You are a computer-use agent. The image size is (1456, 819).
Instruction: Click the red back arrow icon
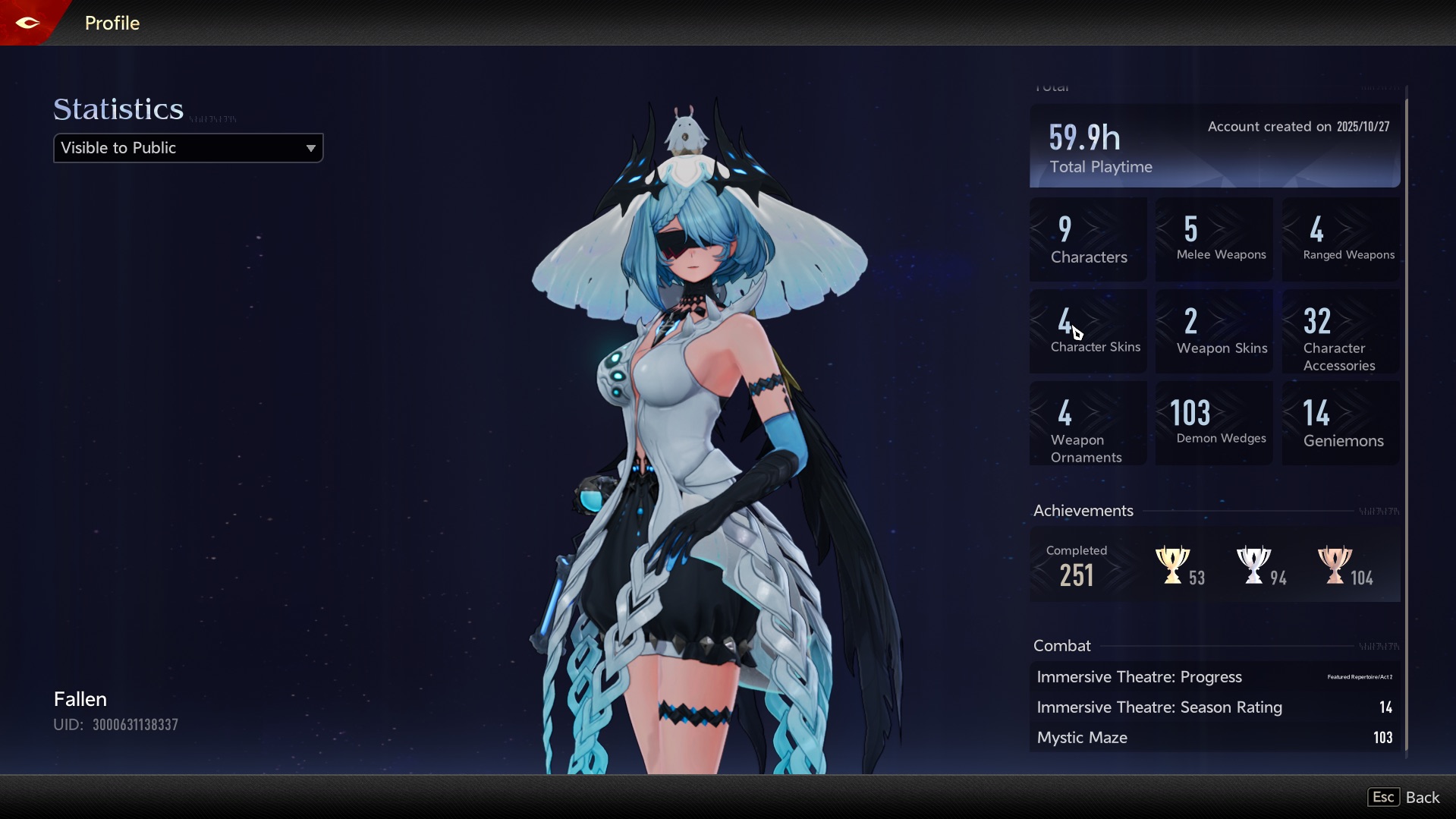click(27, 23)
